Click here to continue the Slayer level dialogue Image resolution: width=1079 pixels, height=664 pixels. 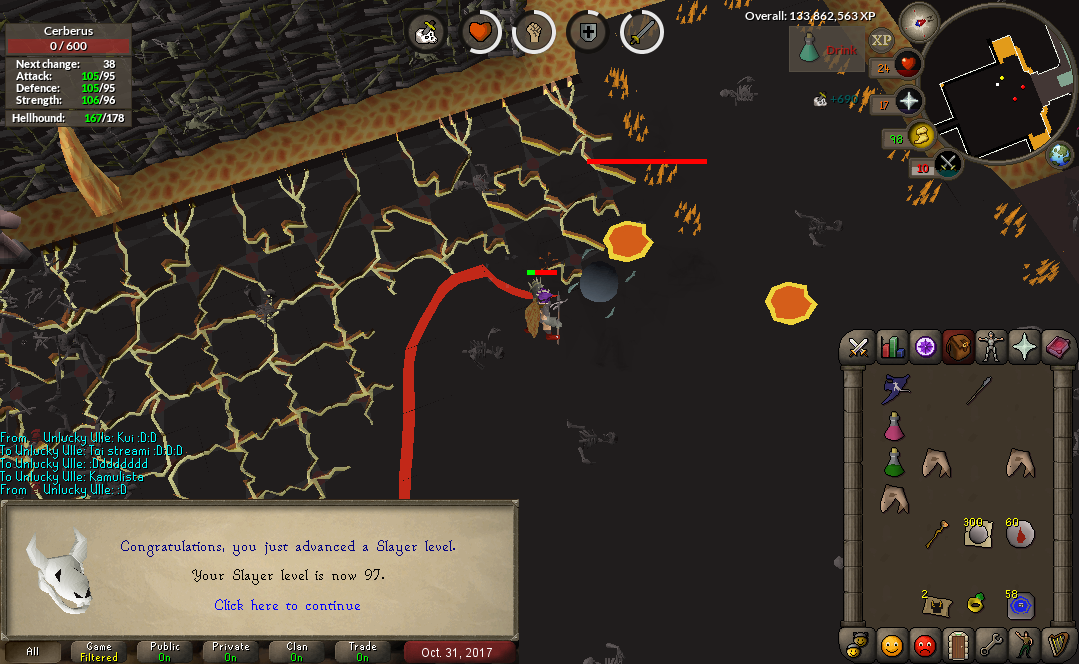click(x=287, y=605)
